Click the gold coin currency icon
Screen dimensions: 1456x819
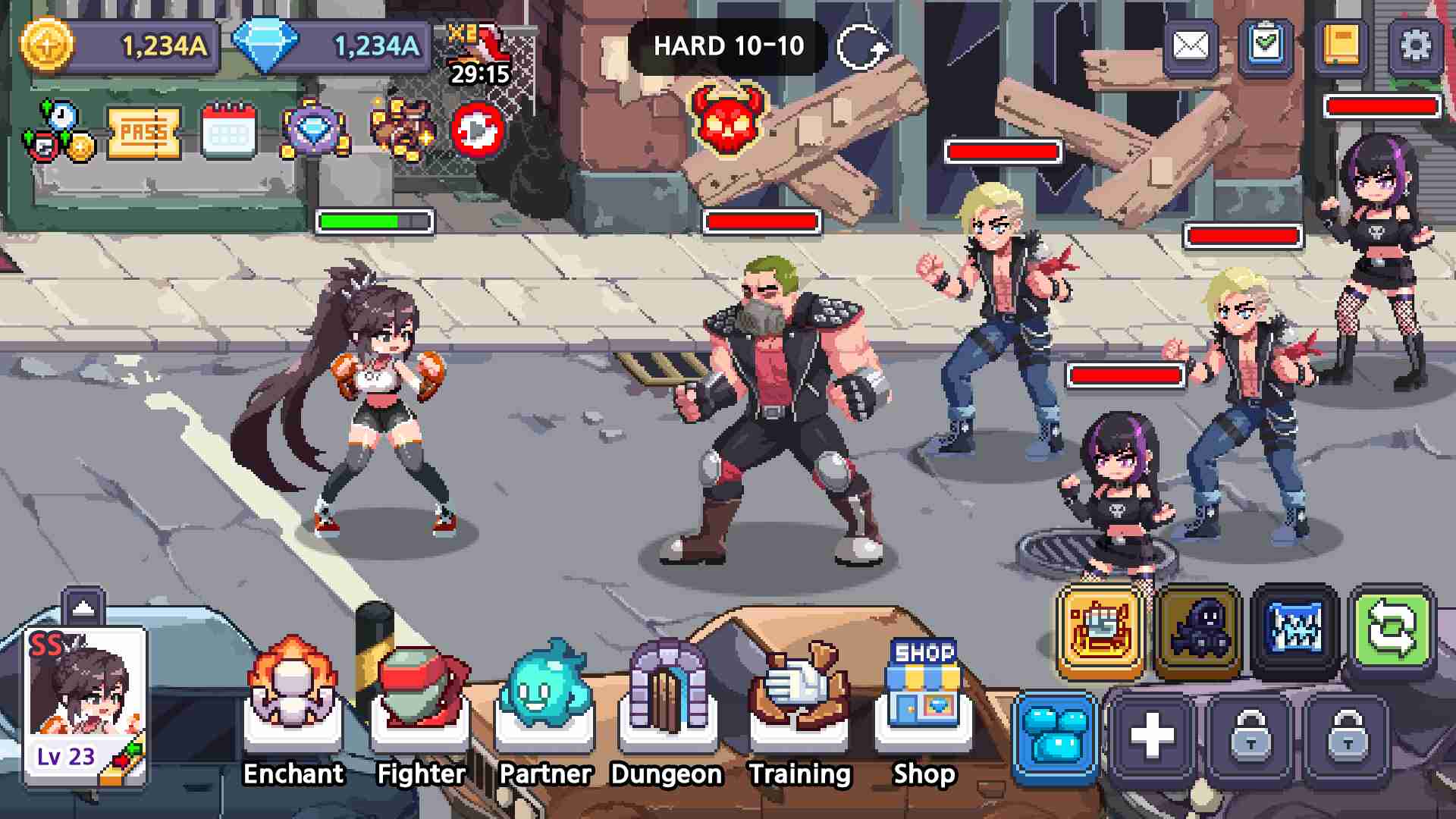coord(47,45)
